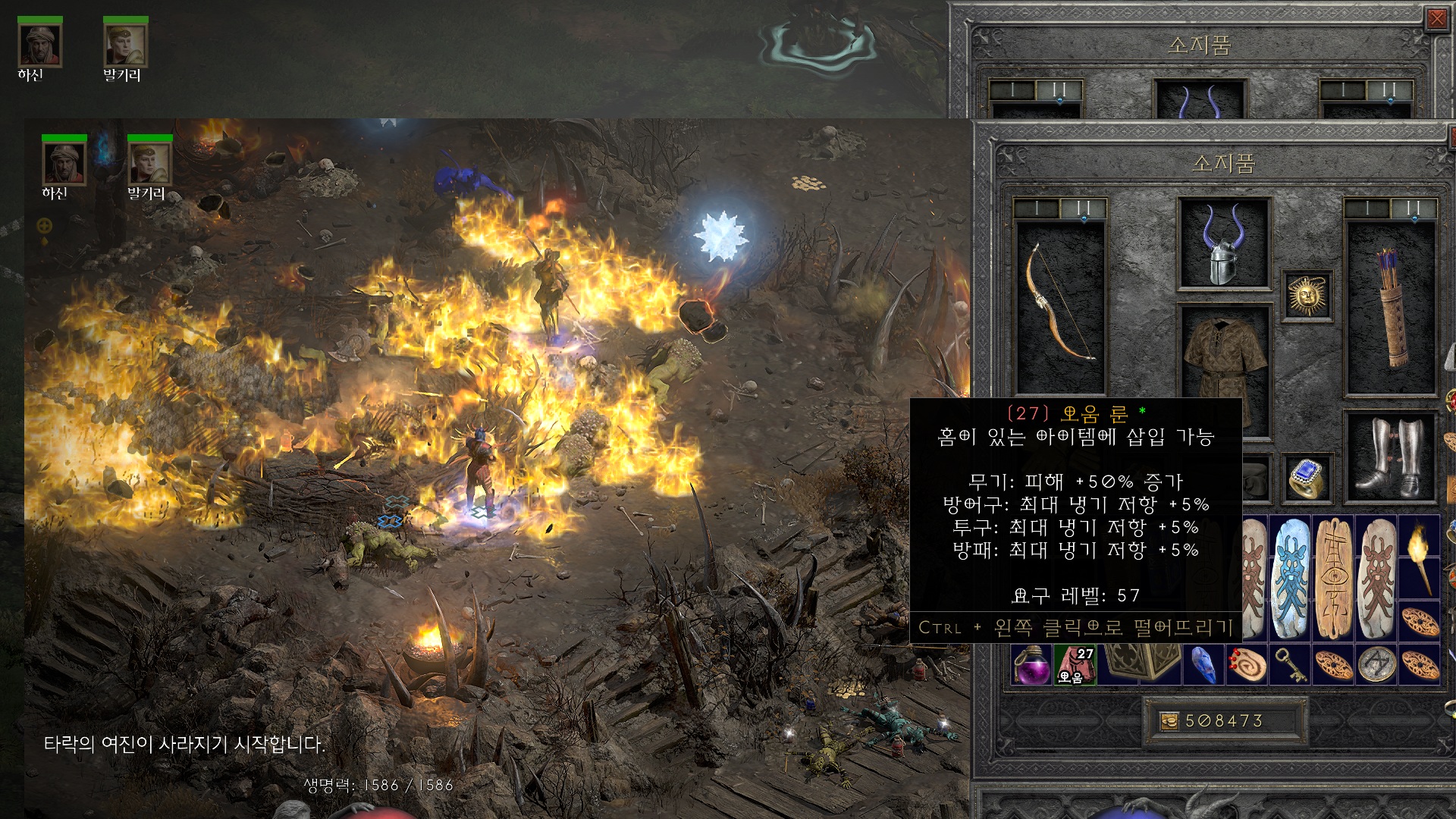Close the inventory panel with the red X
Screen dimensions: 1456x819
(1436, 19)
